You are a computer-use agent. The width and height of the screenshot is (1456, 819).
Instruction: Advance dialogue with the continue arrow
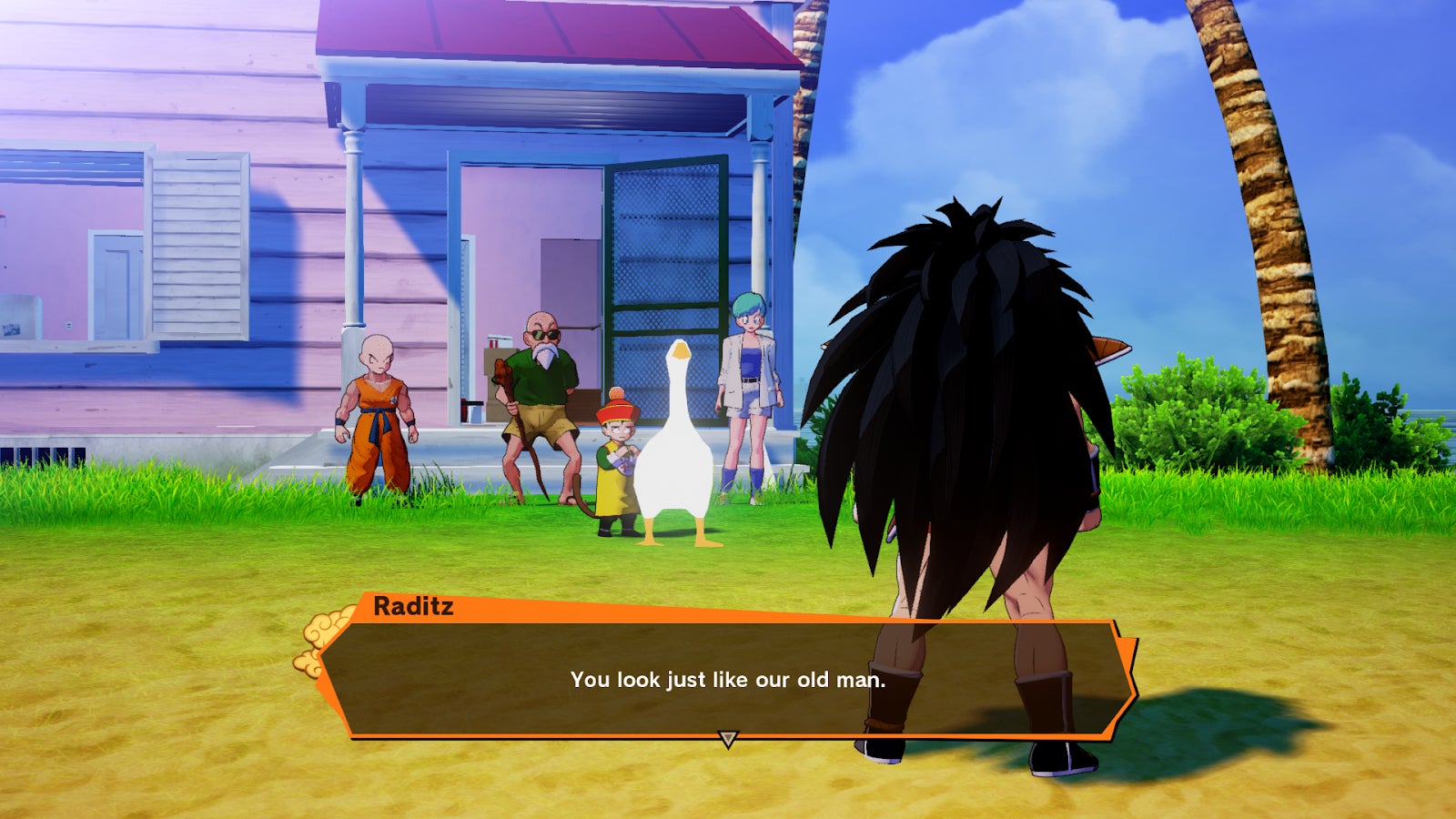point(727,738)
